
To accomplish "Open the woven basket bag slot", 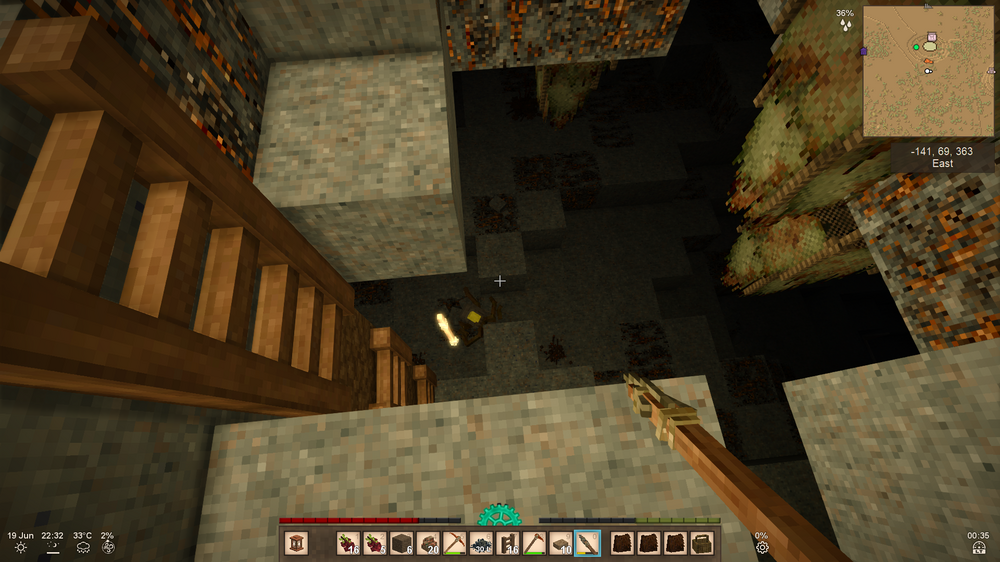I will coord(703,543).
